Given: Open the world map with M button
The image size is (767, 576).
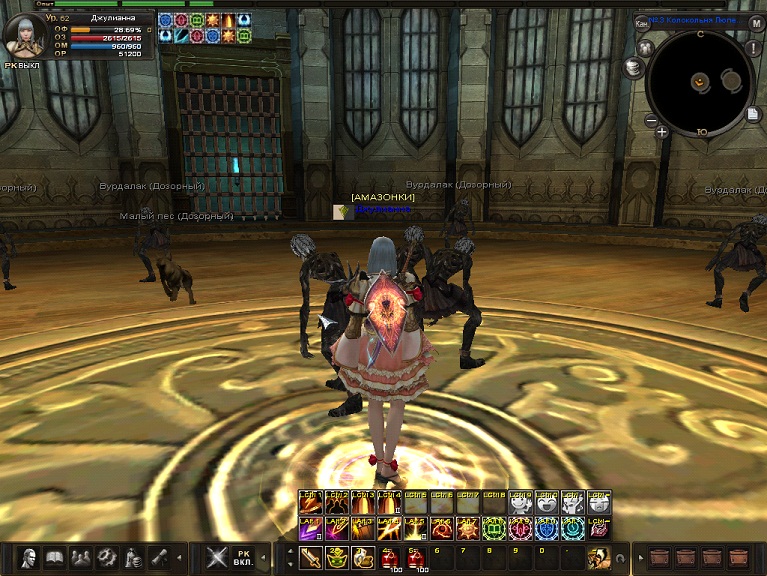Looking at the screenshot, I should coord(756,23).
